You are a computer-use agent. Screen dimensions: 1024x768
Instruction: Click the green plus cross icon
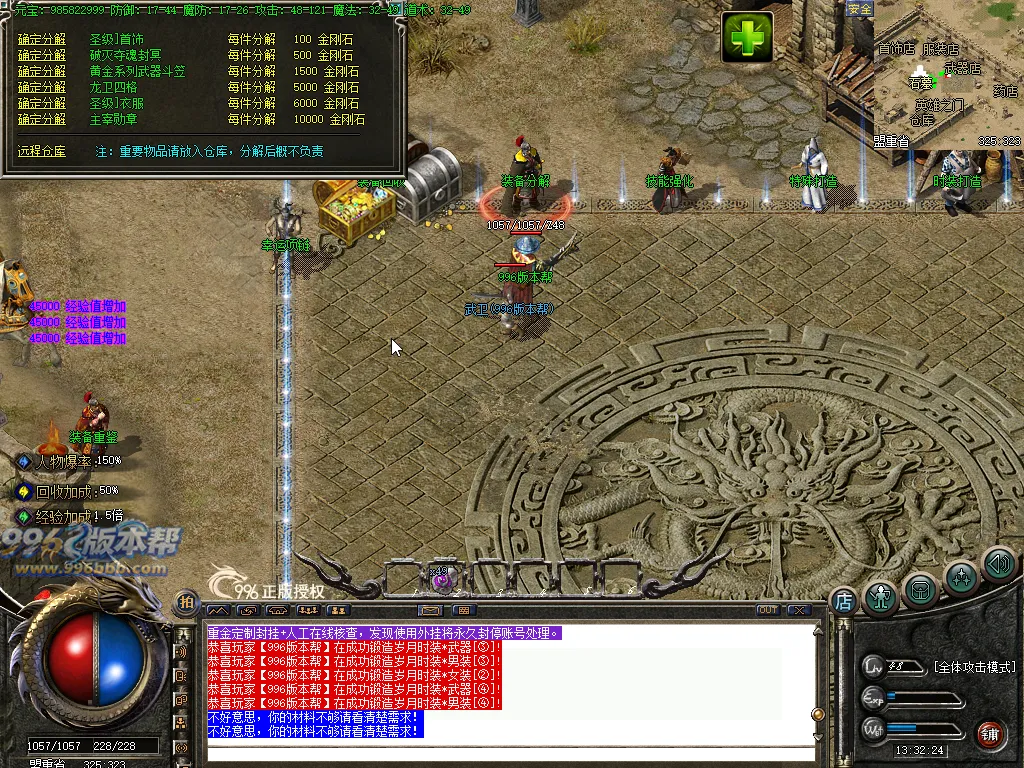tap(747, 38)
